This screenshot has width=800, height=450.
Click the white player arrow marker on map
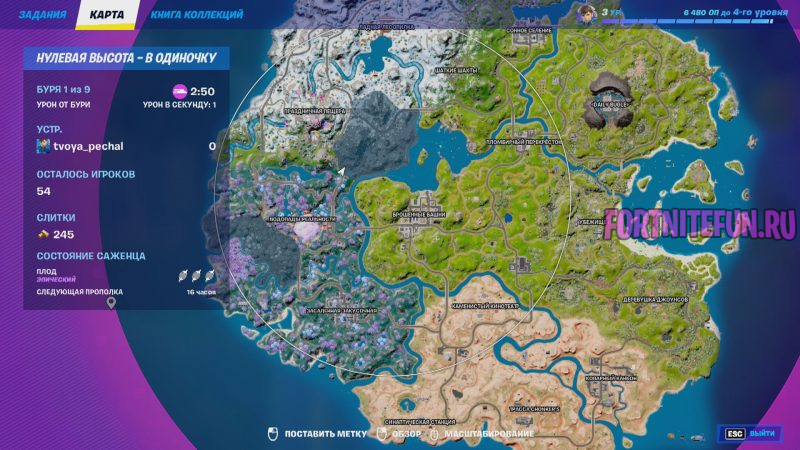[341, 171]
